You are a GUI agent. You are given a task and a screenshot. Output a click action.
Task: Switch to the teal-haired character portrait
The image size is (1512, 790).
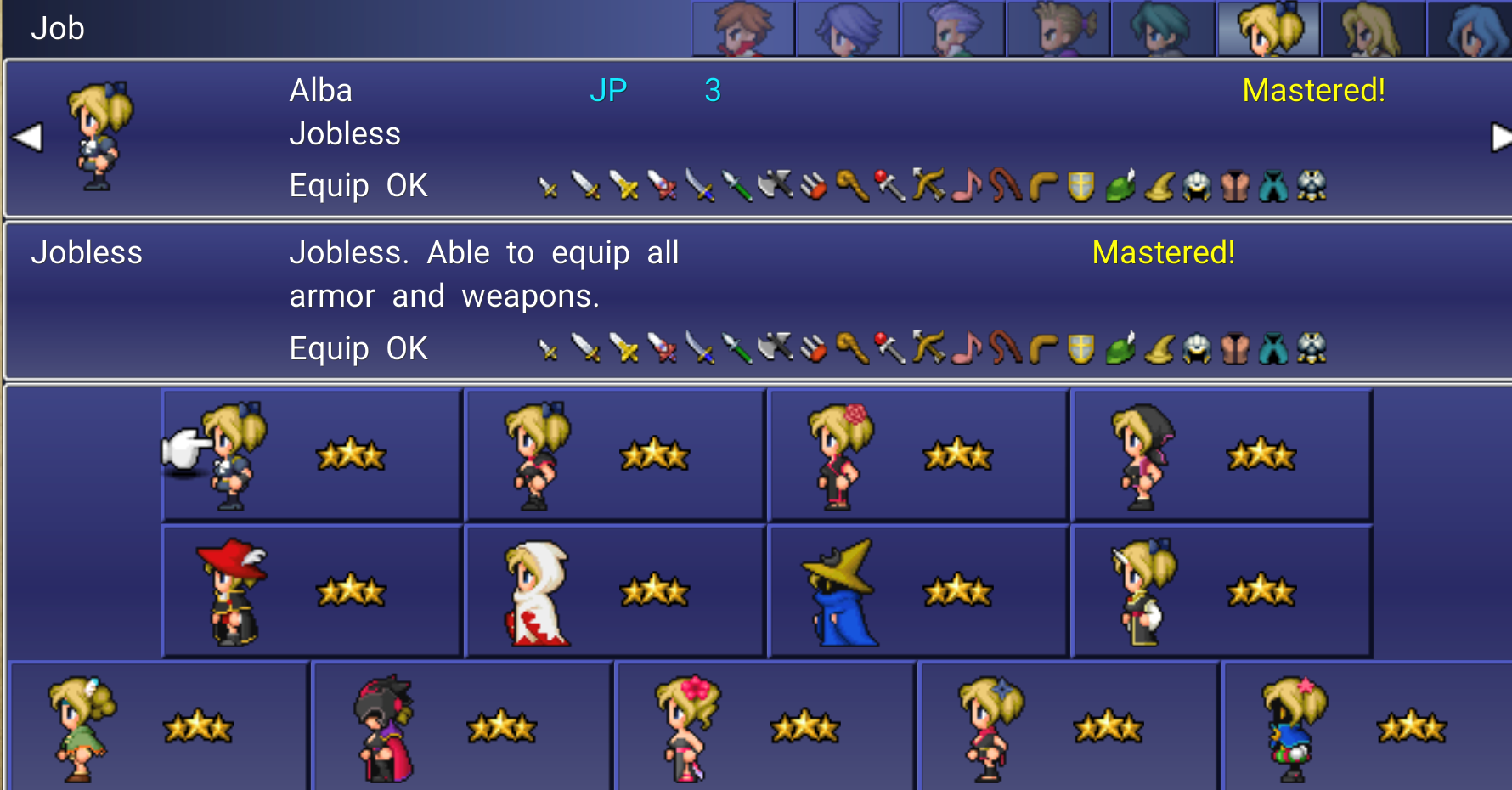click(x=1163, y=29)
